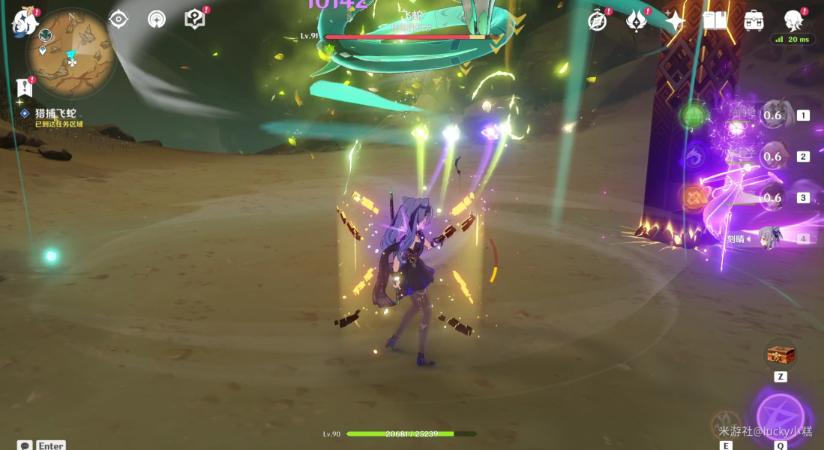This screenshot has height=450, width=824.
Task: Open the inventory backpack
Action: (753, 20)
